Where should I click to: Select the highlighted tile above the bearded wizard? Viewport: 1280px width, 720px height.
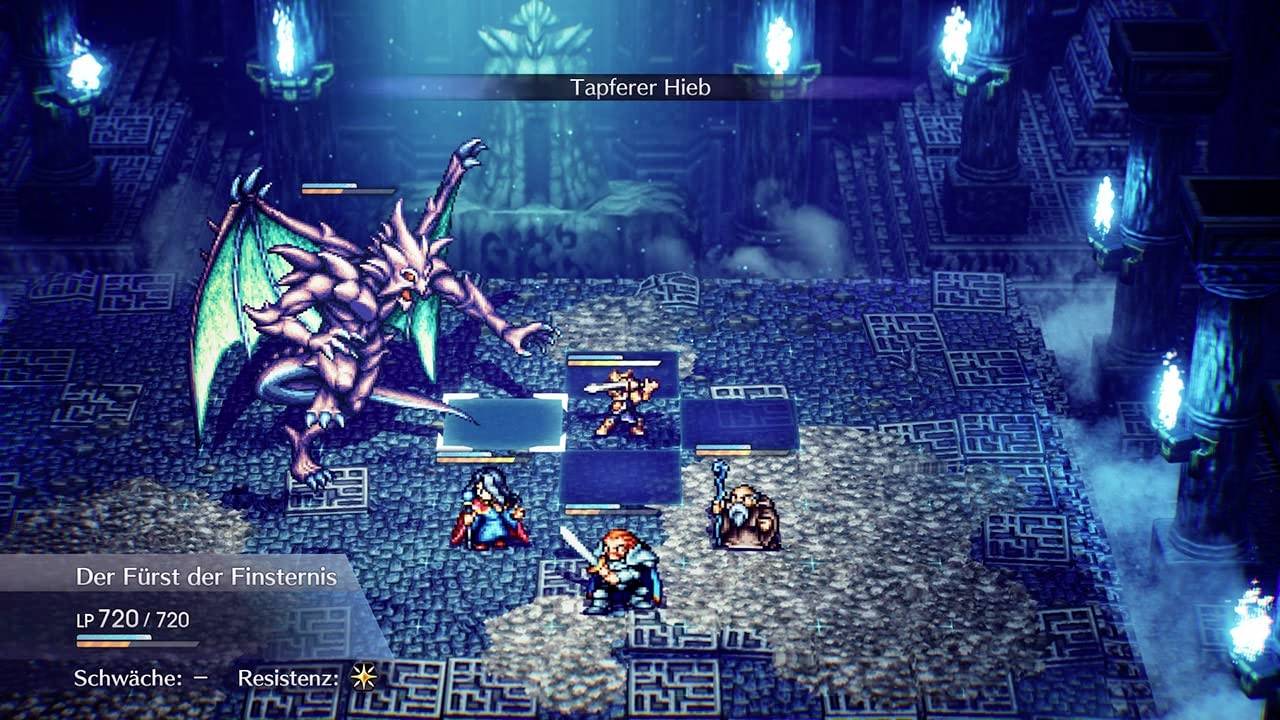click(740, 423)
